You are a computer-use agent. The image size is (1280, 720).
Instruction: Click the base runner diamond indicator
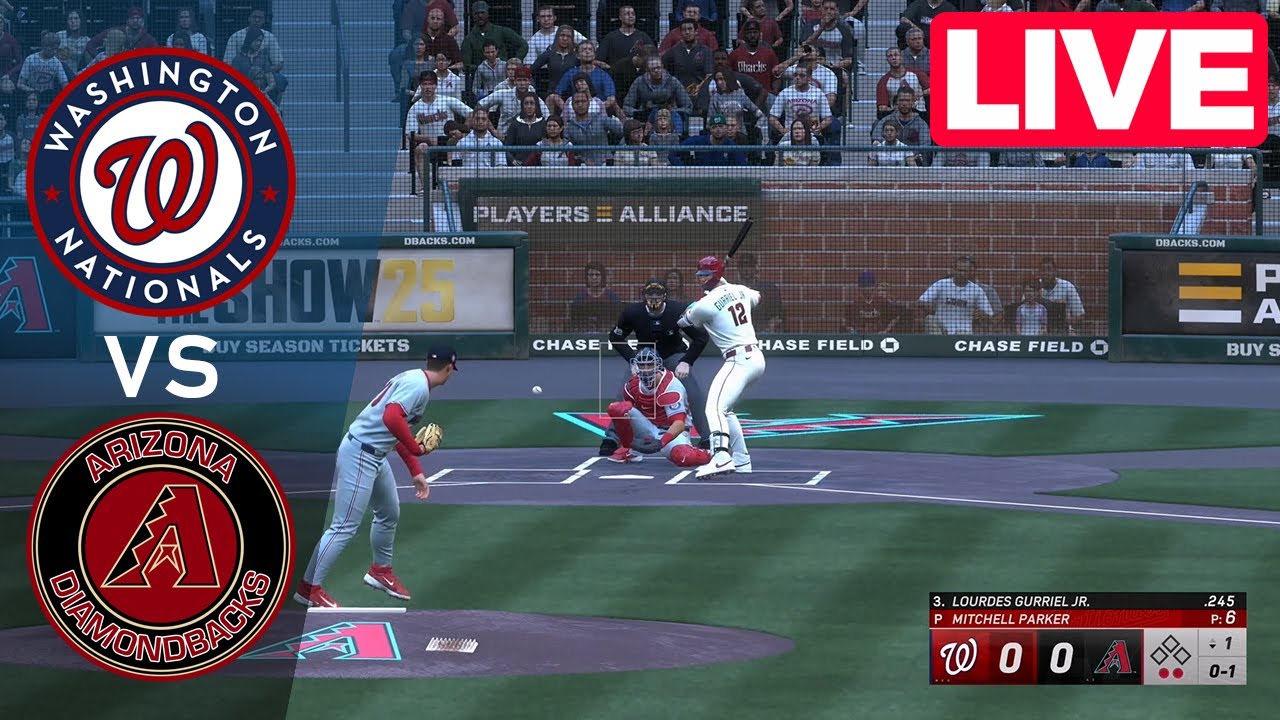pos(1170,652)
